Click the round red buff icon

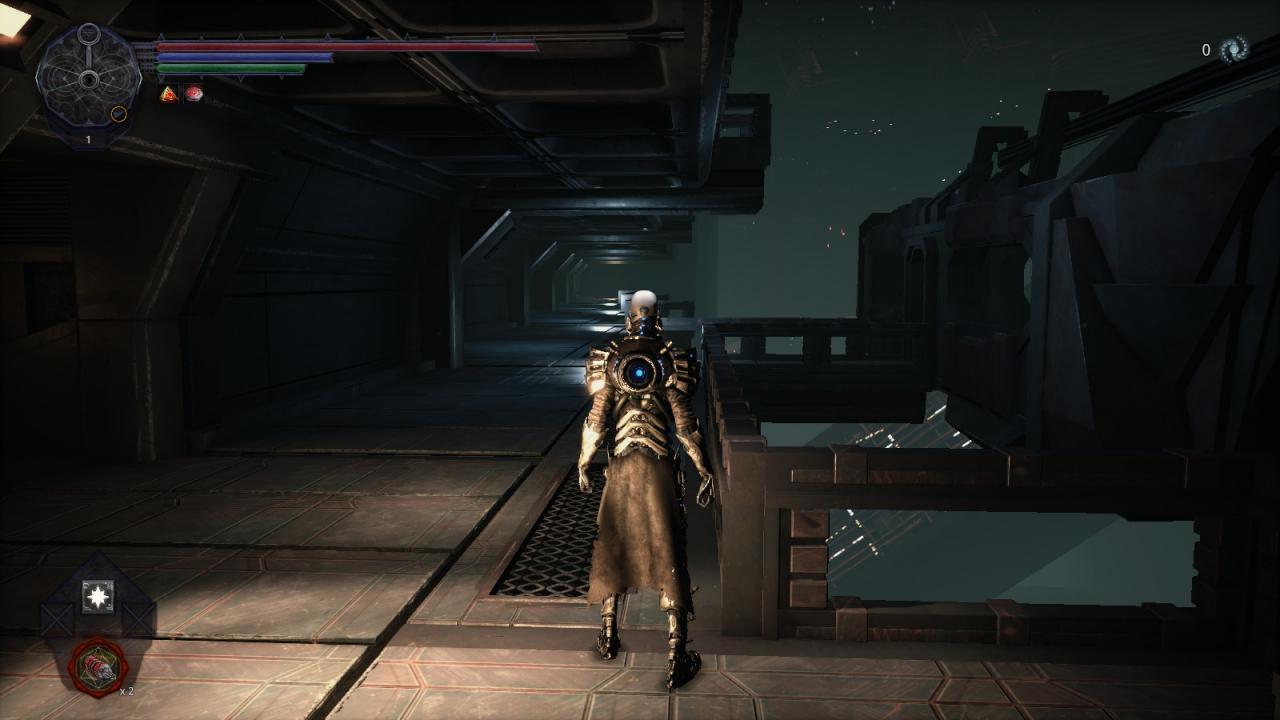coord(194,93)
